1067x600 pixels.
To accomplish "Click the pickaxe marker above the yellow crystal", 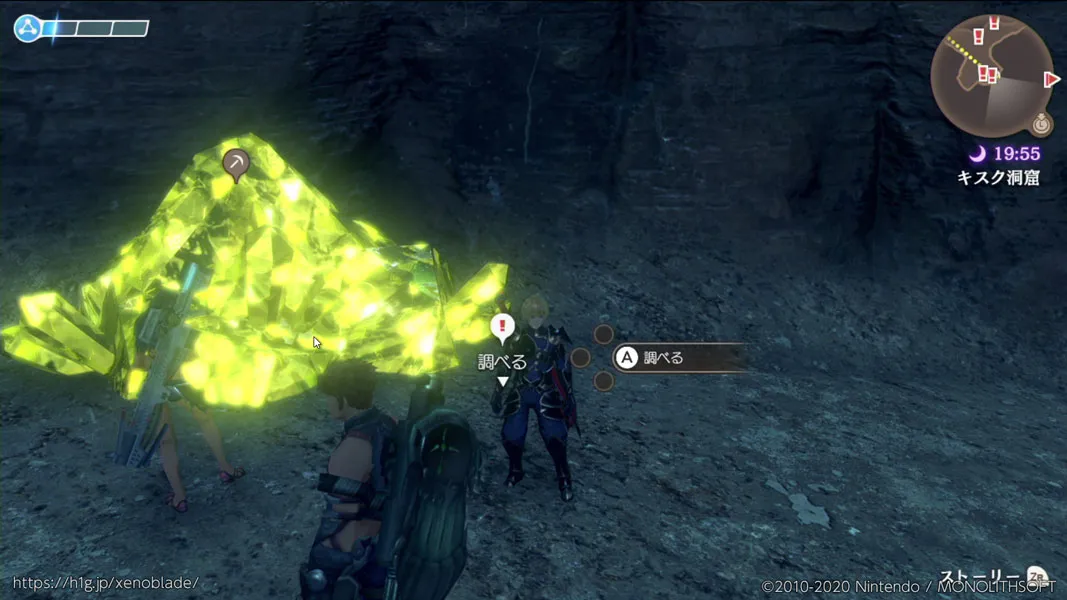I will pos(236,163).
